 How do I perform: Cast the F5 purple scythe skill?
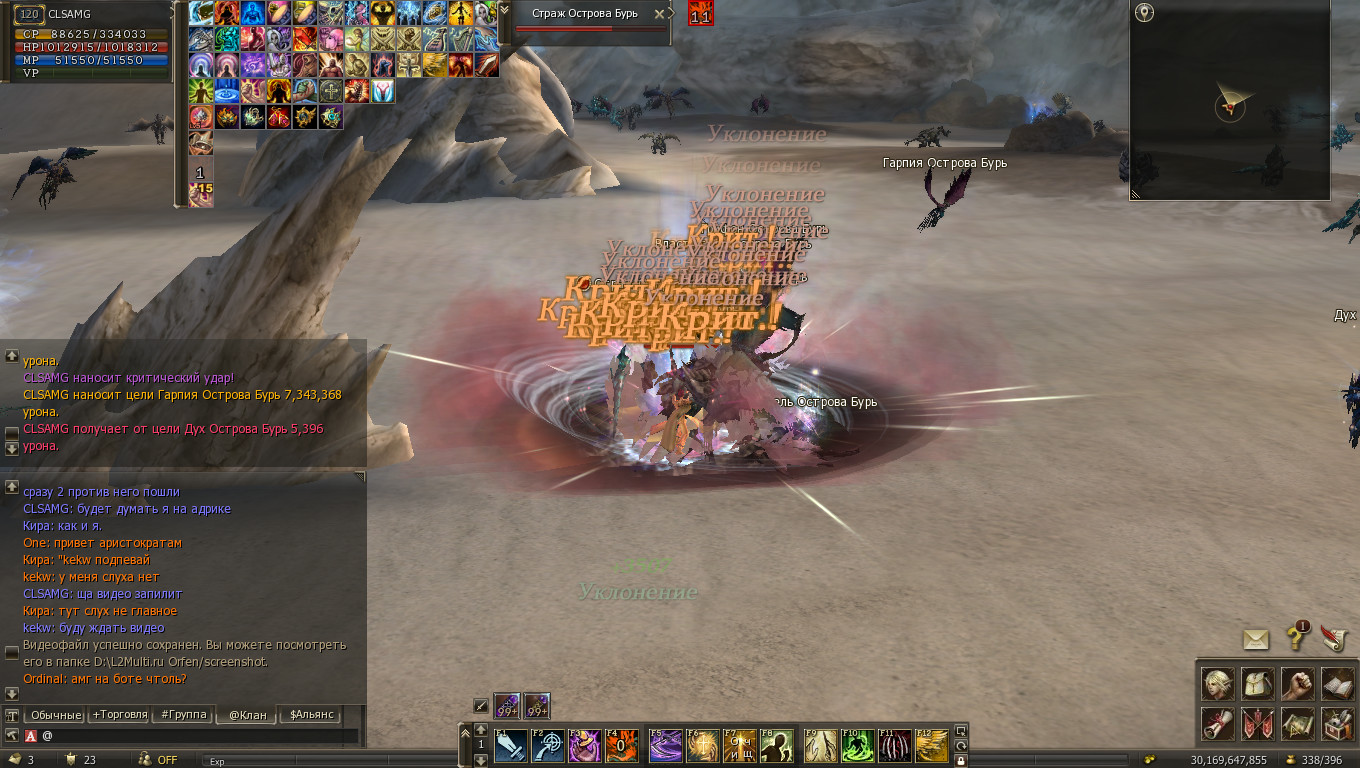coord(665,746)
